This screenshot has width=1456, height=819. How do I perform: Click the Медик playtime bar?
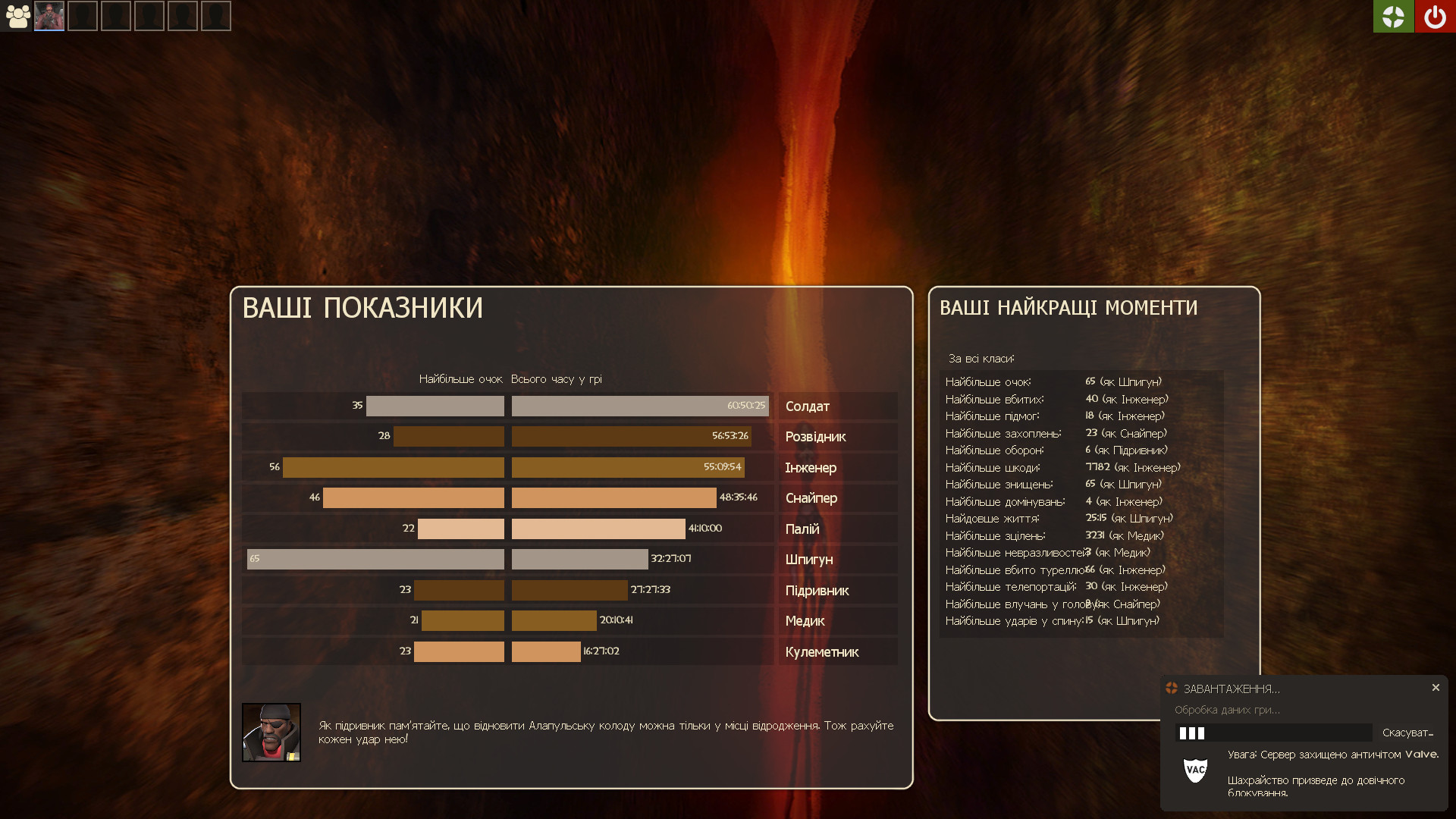(554, 620)
